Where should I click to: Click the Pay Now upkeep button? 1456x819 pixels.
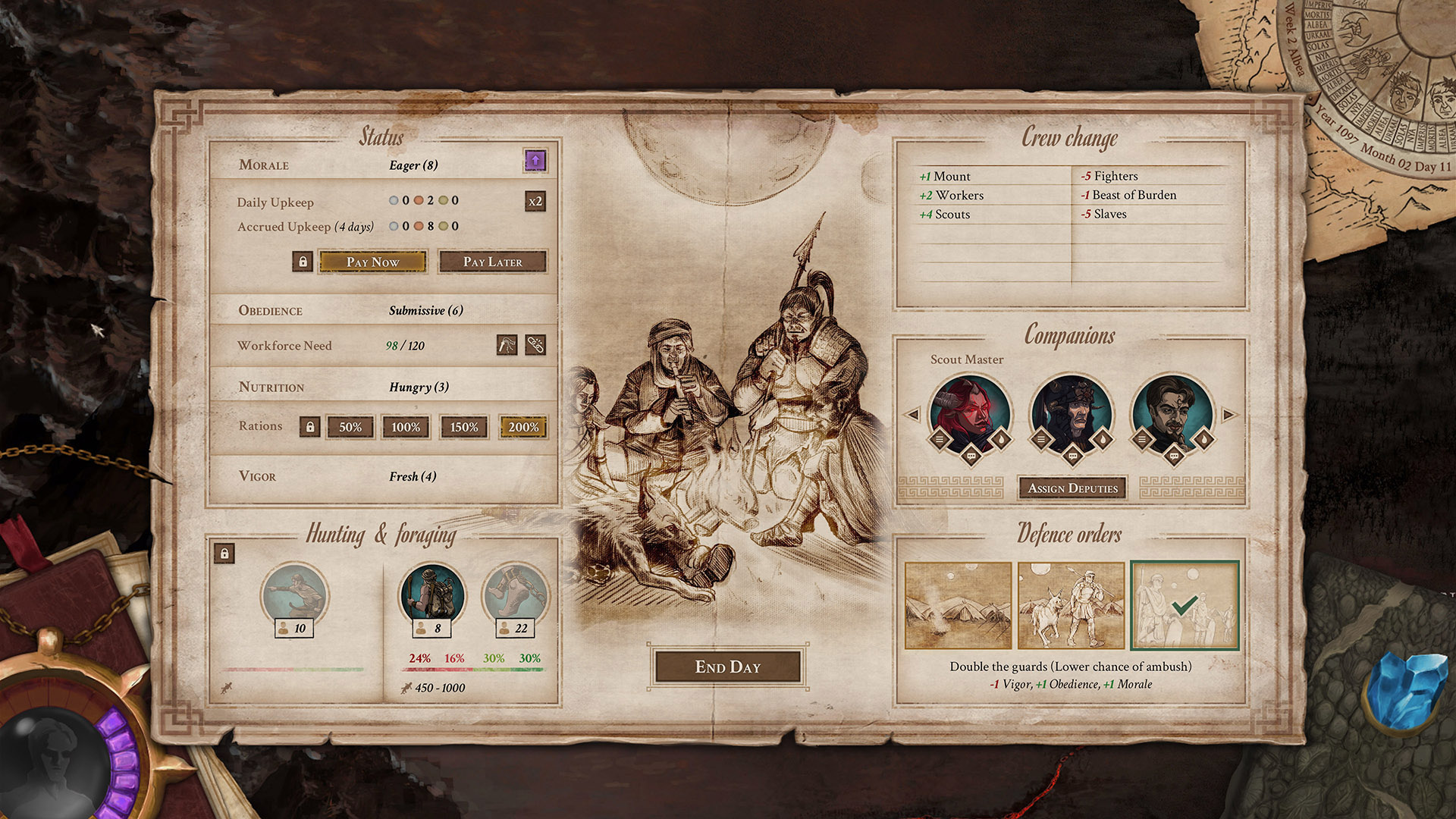tap(372, 262)
